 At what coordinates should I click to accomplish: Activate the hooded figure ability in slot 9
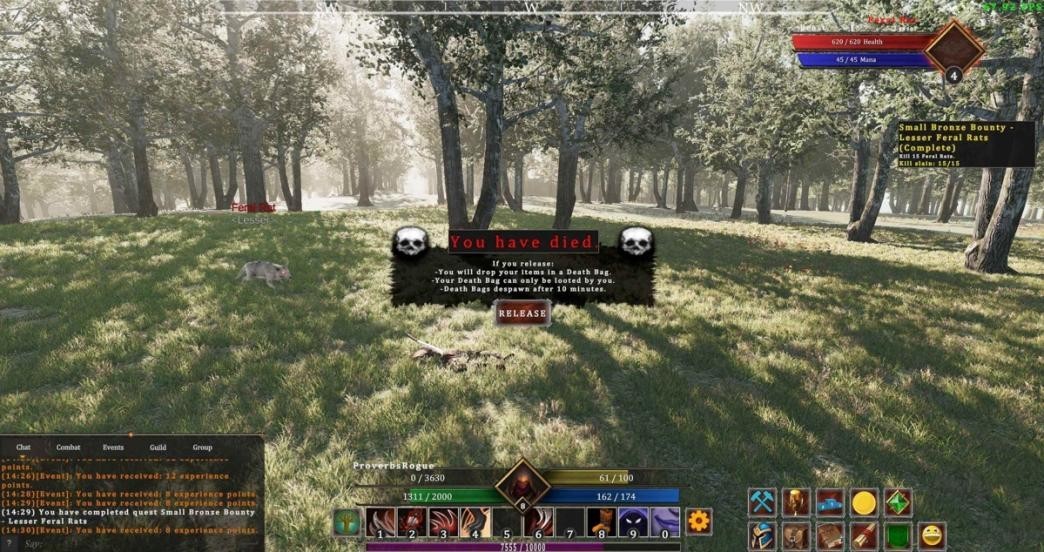(633, 522)
